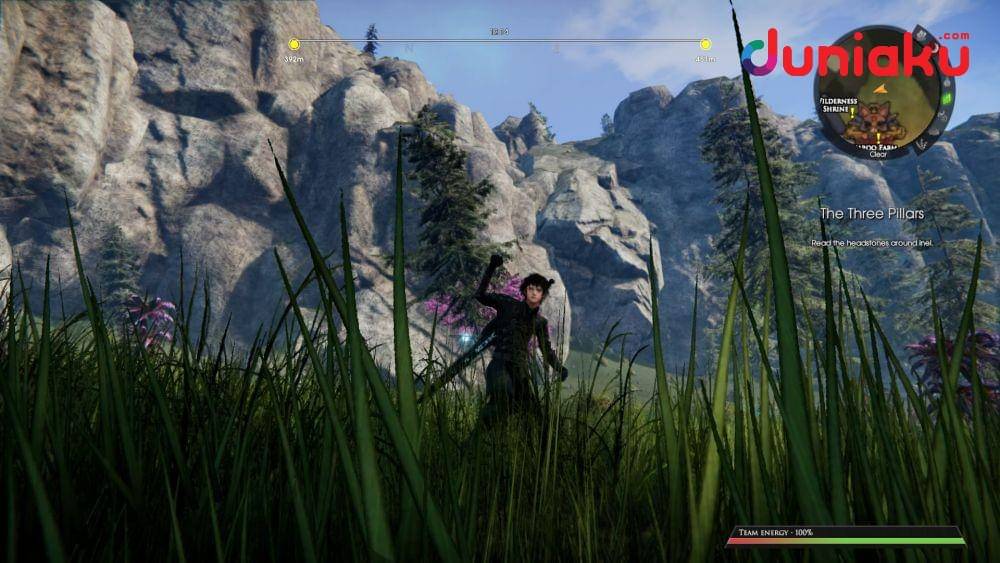Image resolution: width=1000 pixels, height=563 pixels.
Task: Select The Three Pillars quest tracker
Action: (x=872, y=213)
